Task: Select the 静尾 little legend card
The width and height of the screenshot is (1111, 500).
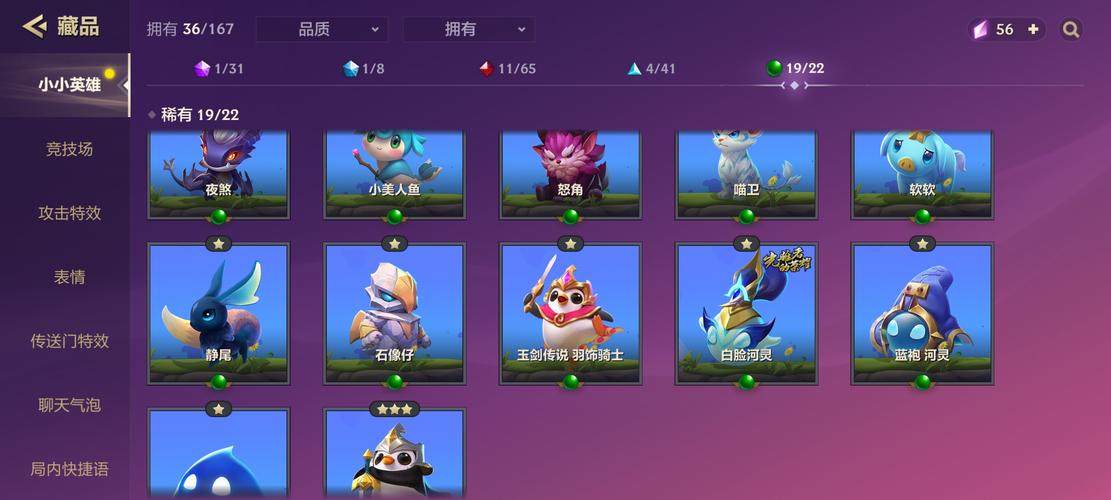Action: [219, 312]
